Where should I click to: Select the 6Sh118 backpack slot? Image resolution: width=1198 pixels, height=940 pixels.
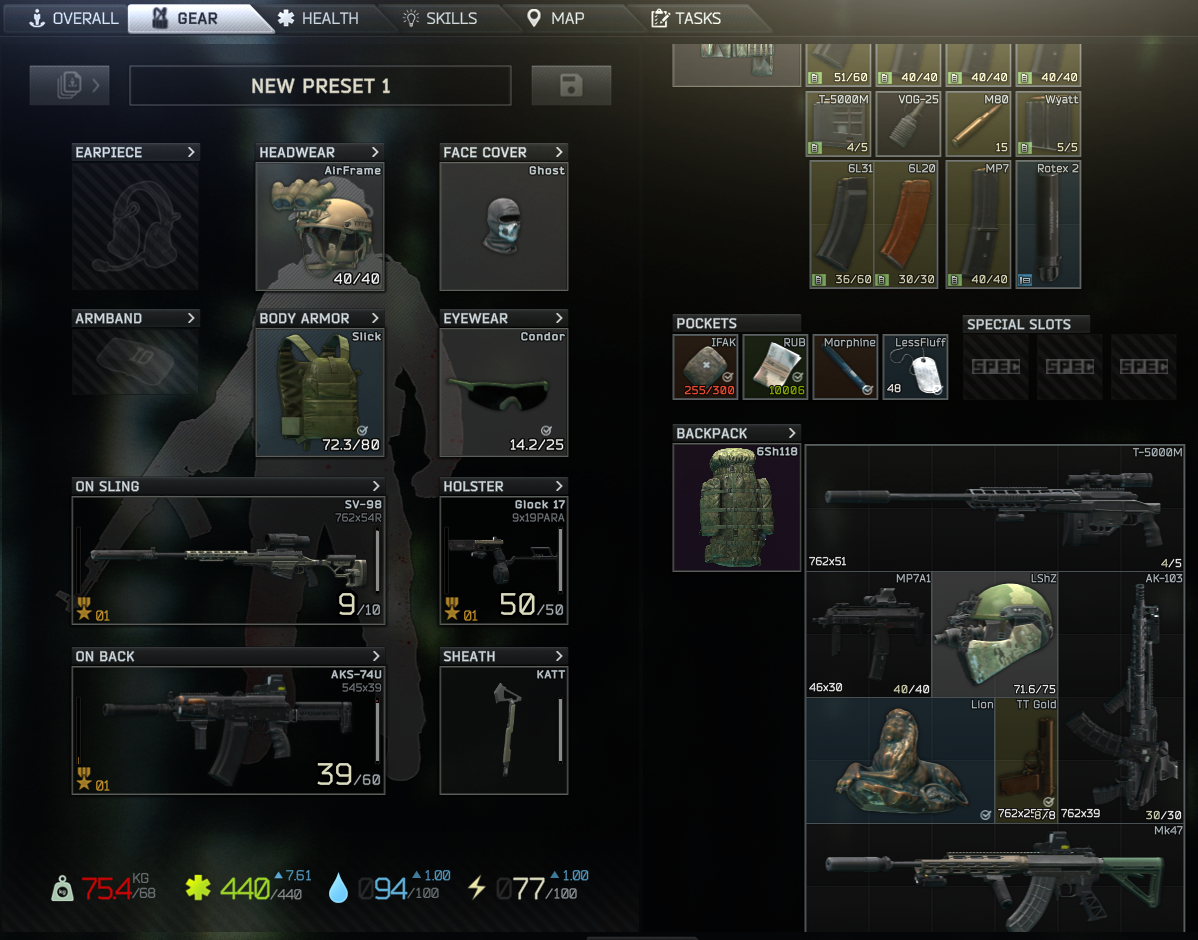coord(737,508)
